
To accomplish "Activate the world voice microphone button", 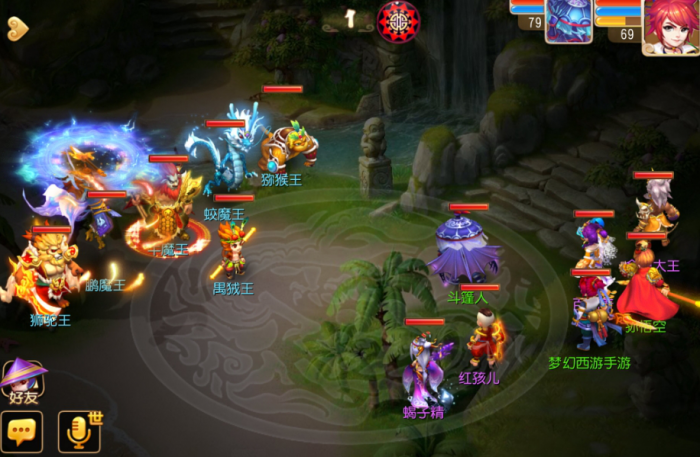I will point(79,431).
